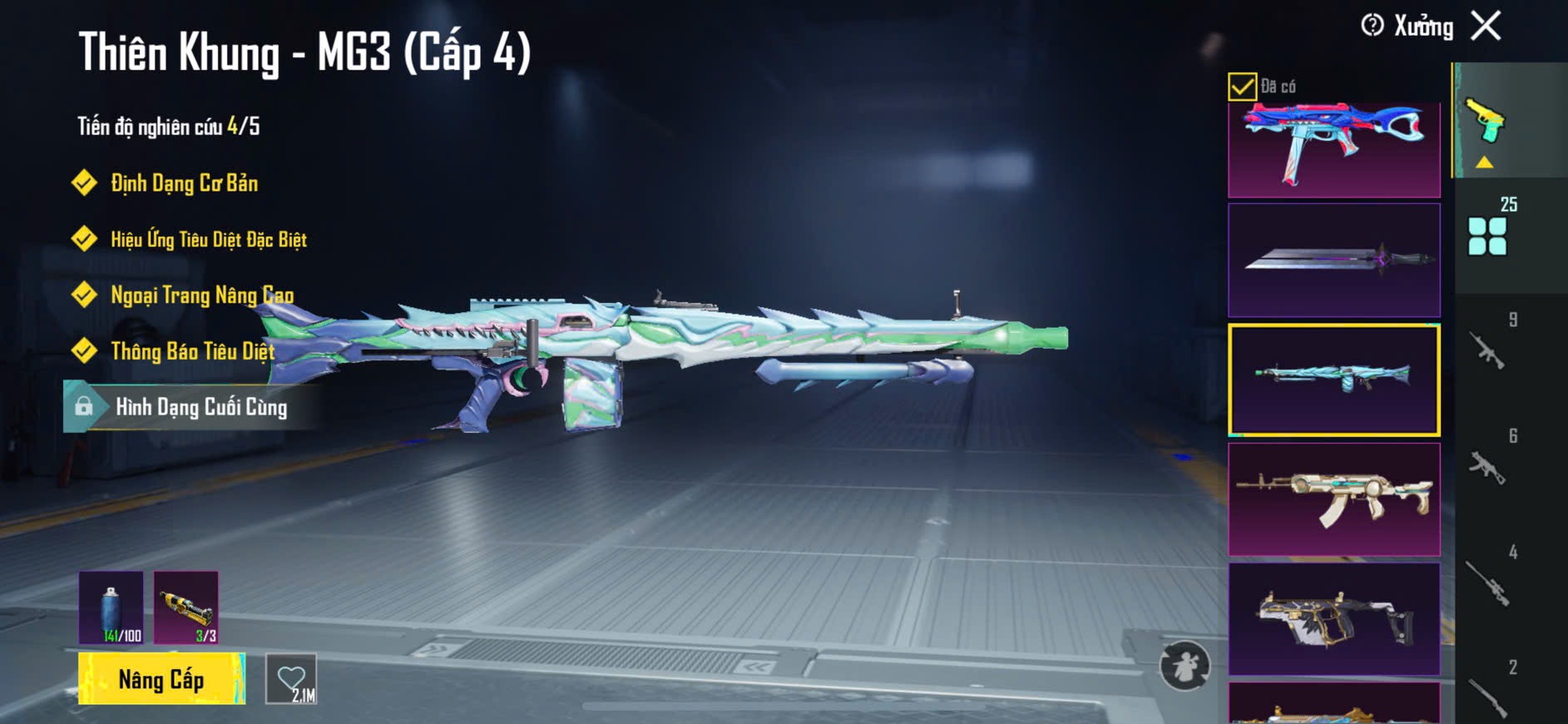Tap the round character emote button
The height and width of the screenshot is (724, 1568).
1185,666
